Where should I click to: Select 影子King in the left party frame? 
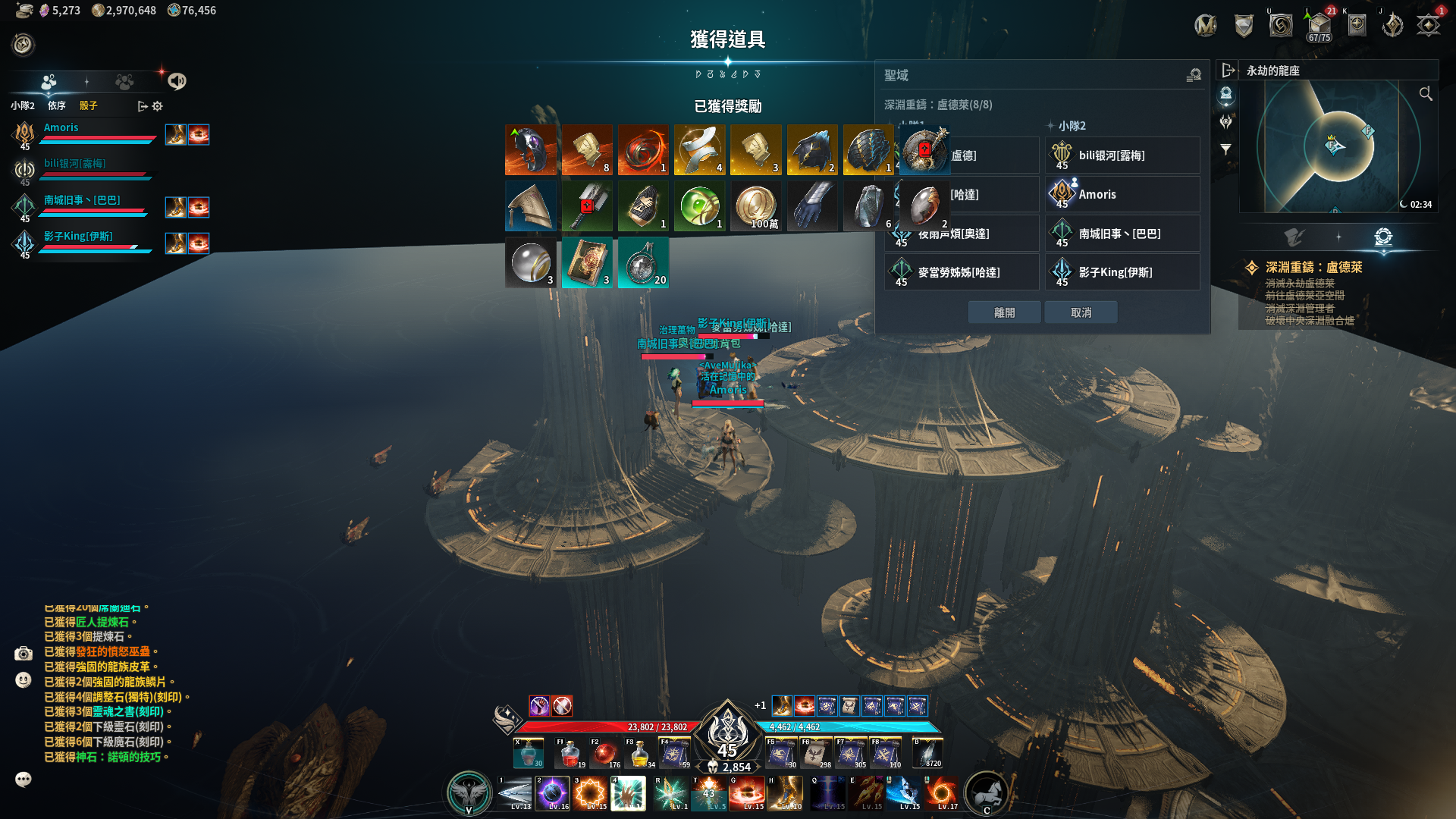(x=78, y=237)
